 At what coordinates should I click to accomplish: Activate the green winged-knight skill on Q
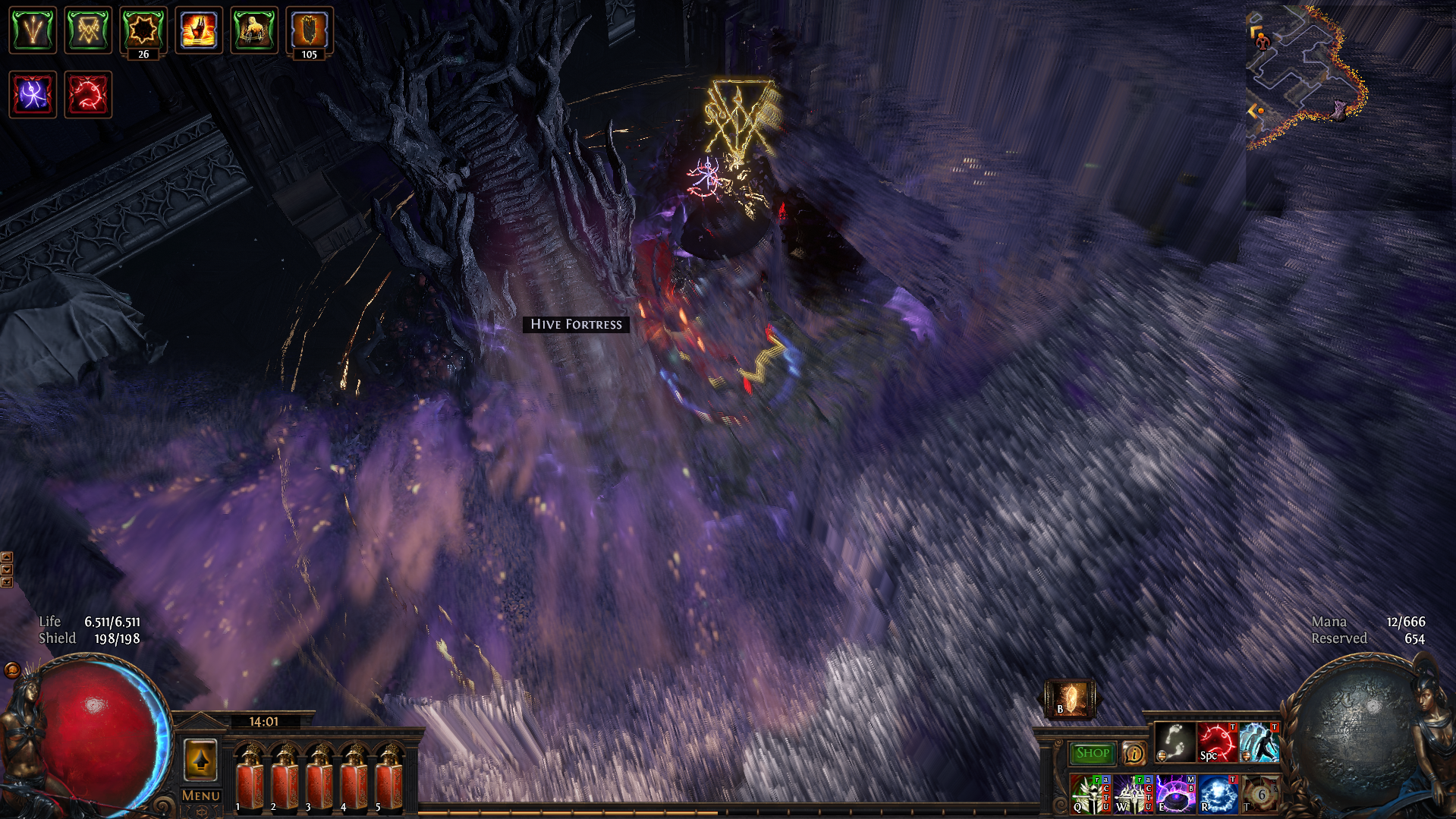click(1090, 794)
